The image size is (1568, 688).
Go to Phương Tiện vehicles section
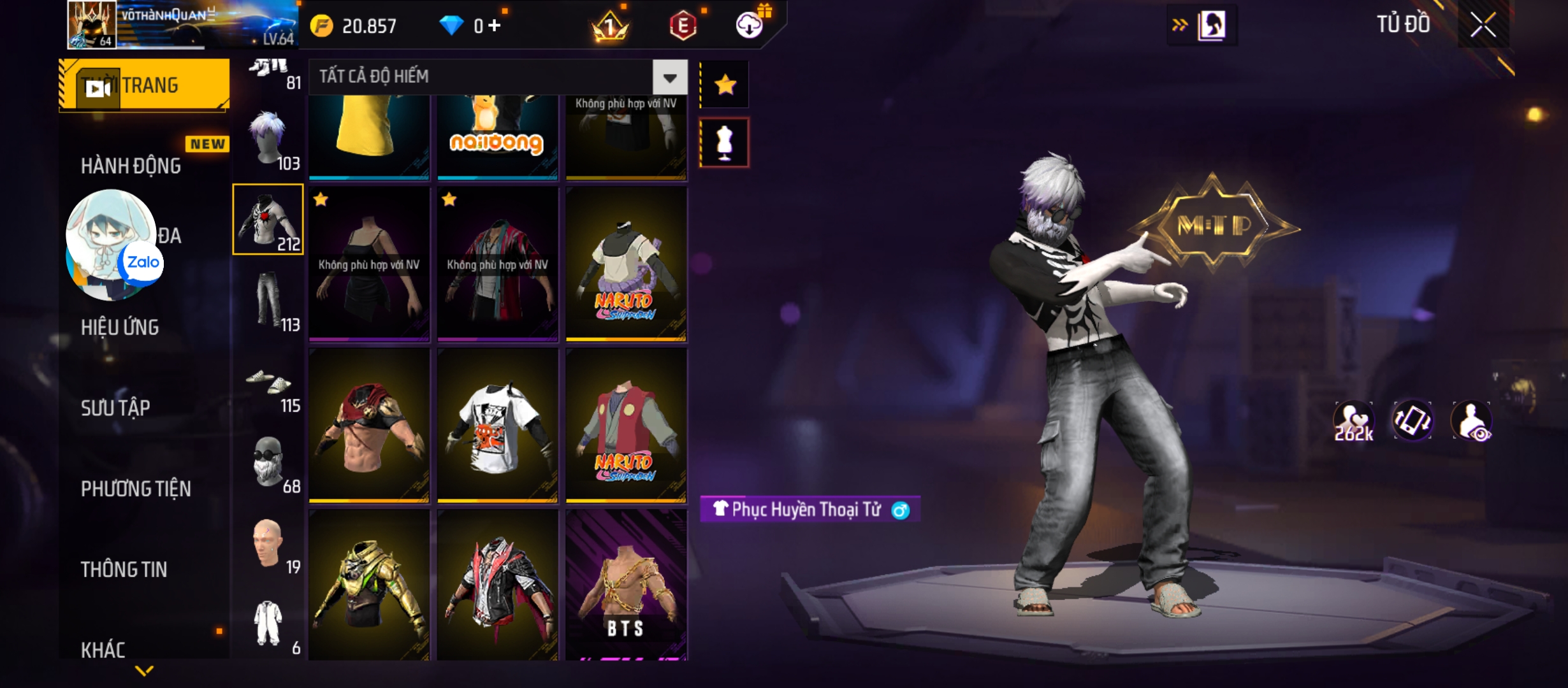(136, 489)
